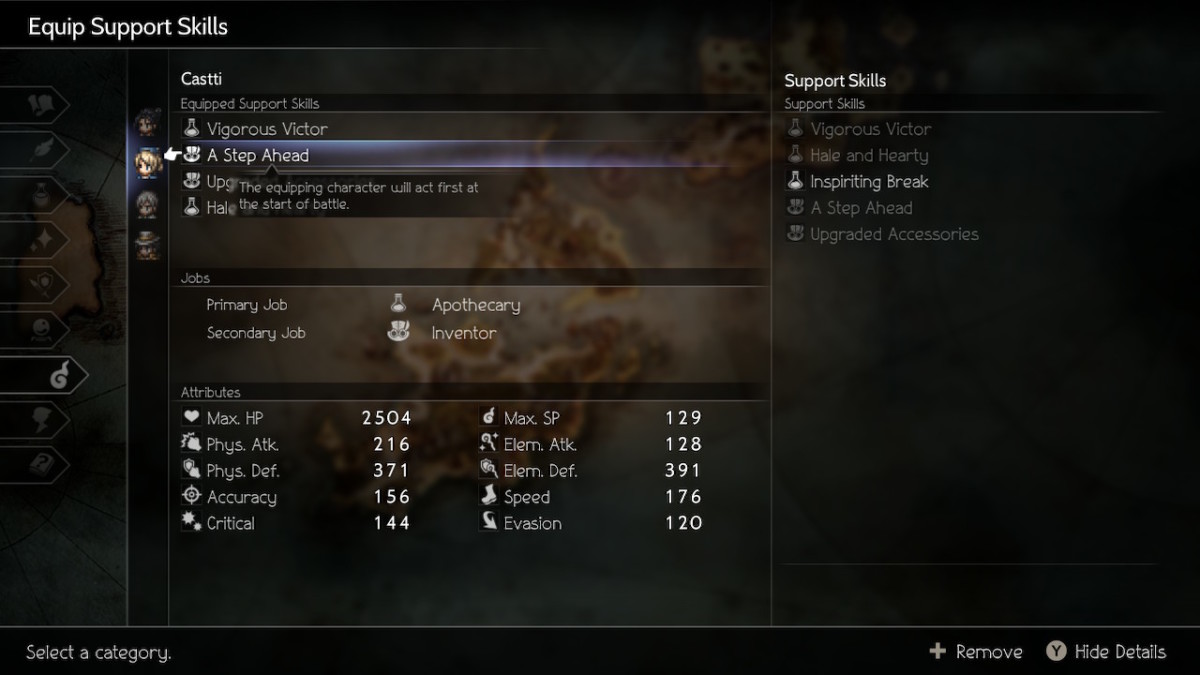Select greyed-out Hale and Hearty in the Support Skills list
Viewport: 1200px width, 675px height.
pos(868,155)
